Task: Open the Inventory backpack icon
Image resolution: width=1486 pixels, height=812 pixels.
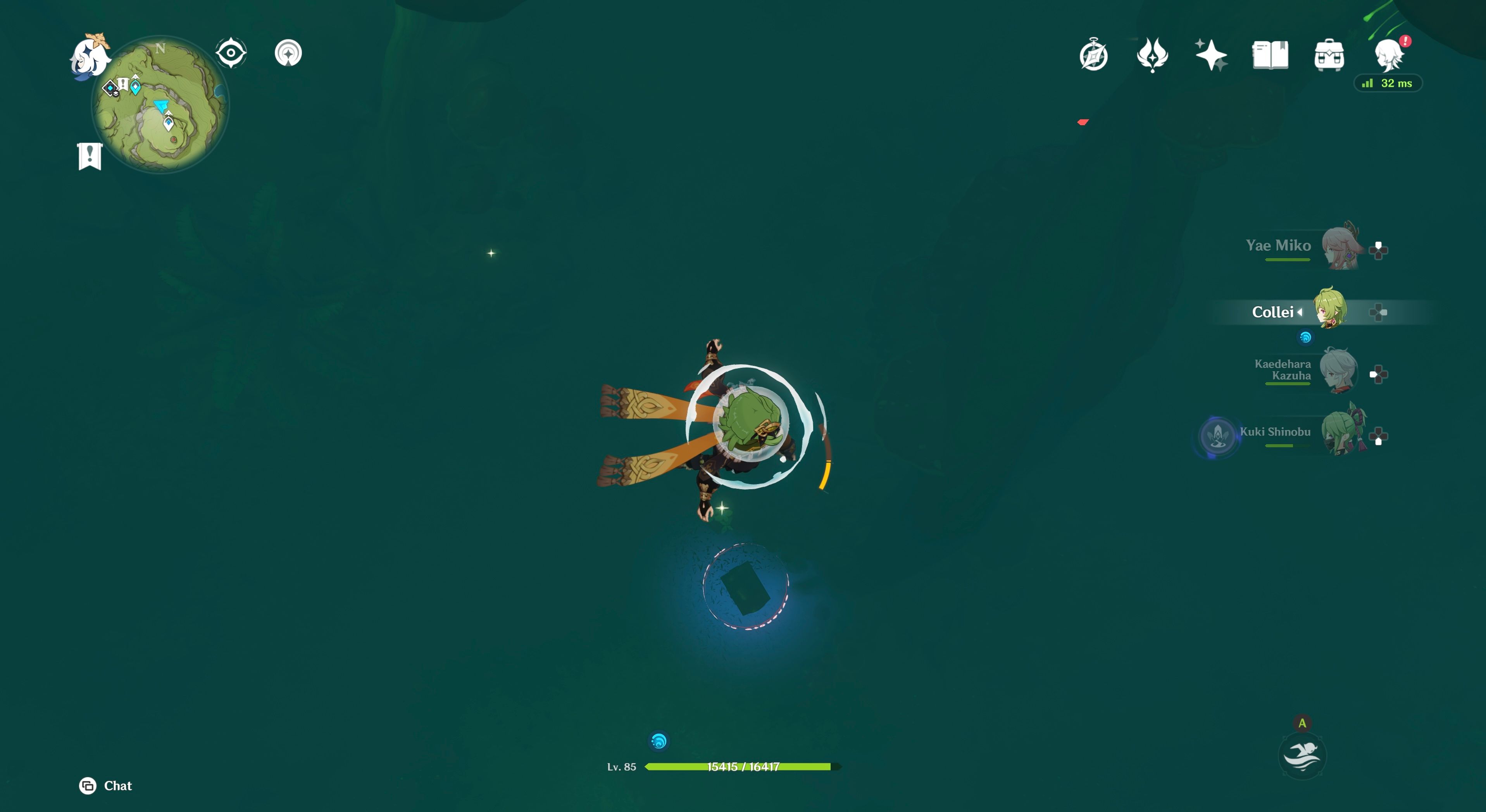Action: pos(1330,55)
